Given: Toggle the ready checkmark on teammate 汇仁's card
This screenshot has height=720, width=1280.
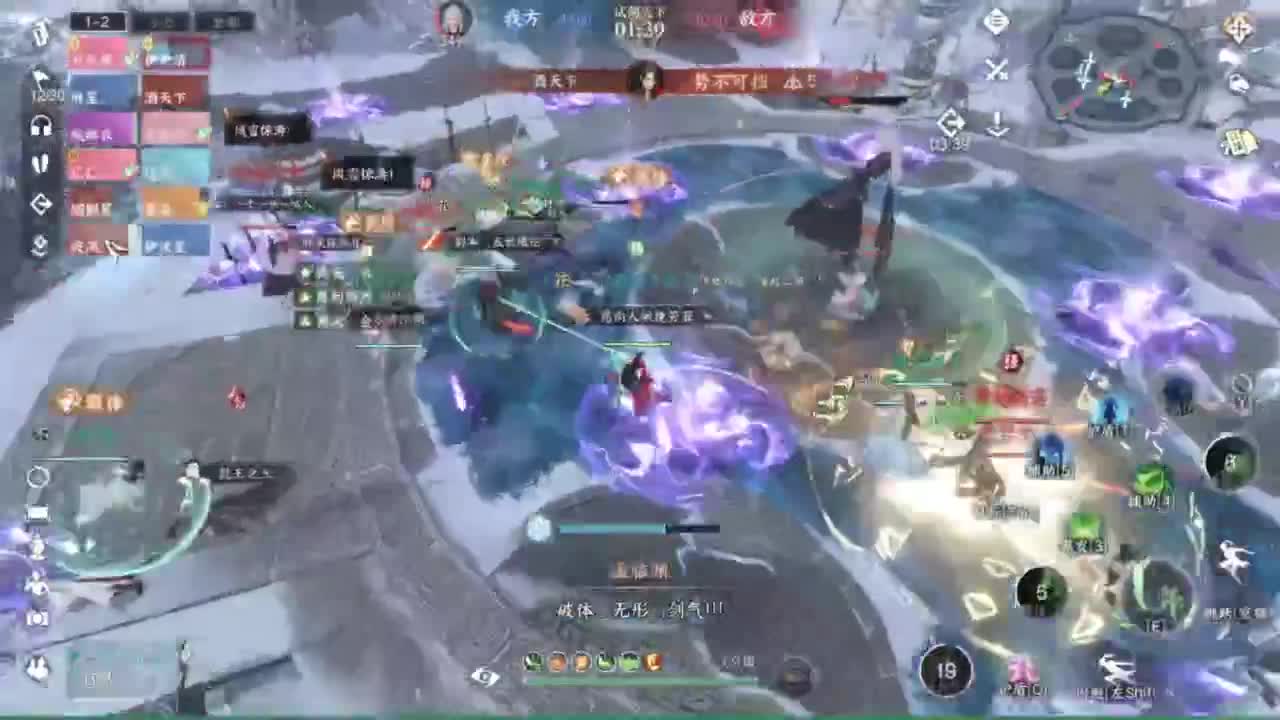Looking at the screenshot, I should 132,170.
